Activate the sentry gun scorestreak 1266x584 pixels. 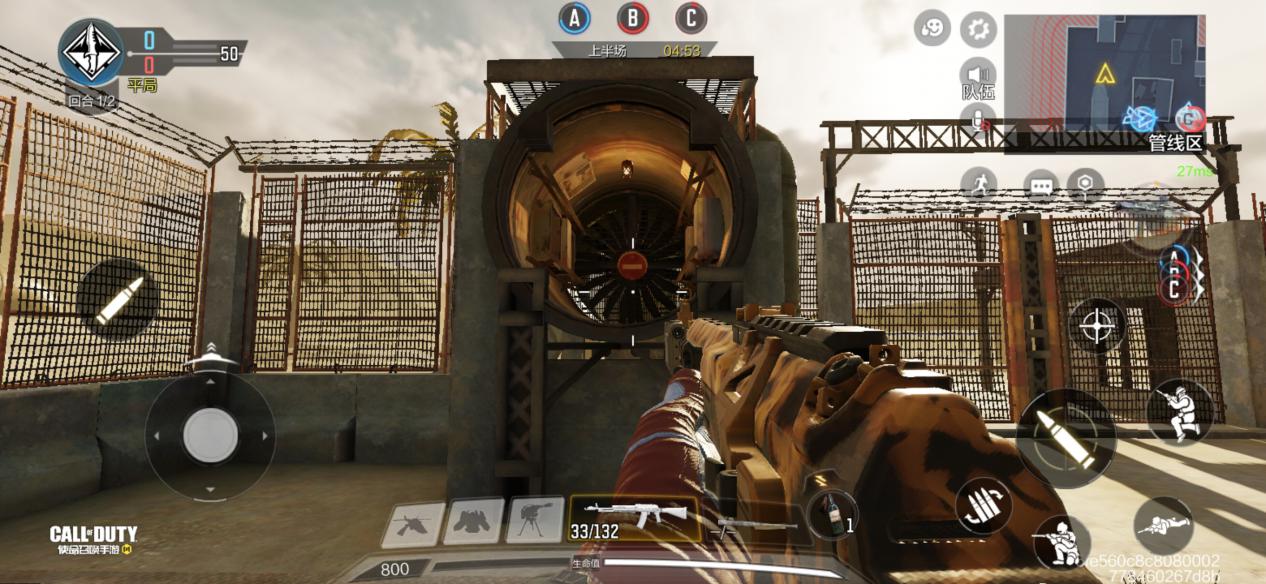point(535,521)
